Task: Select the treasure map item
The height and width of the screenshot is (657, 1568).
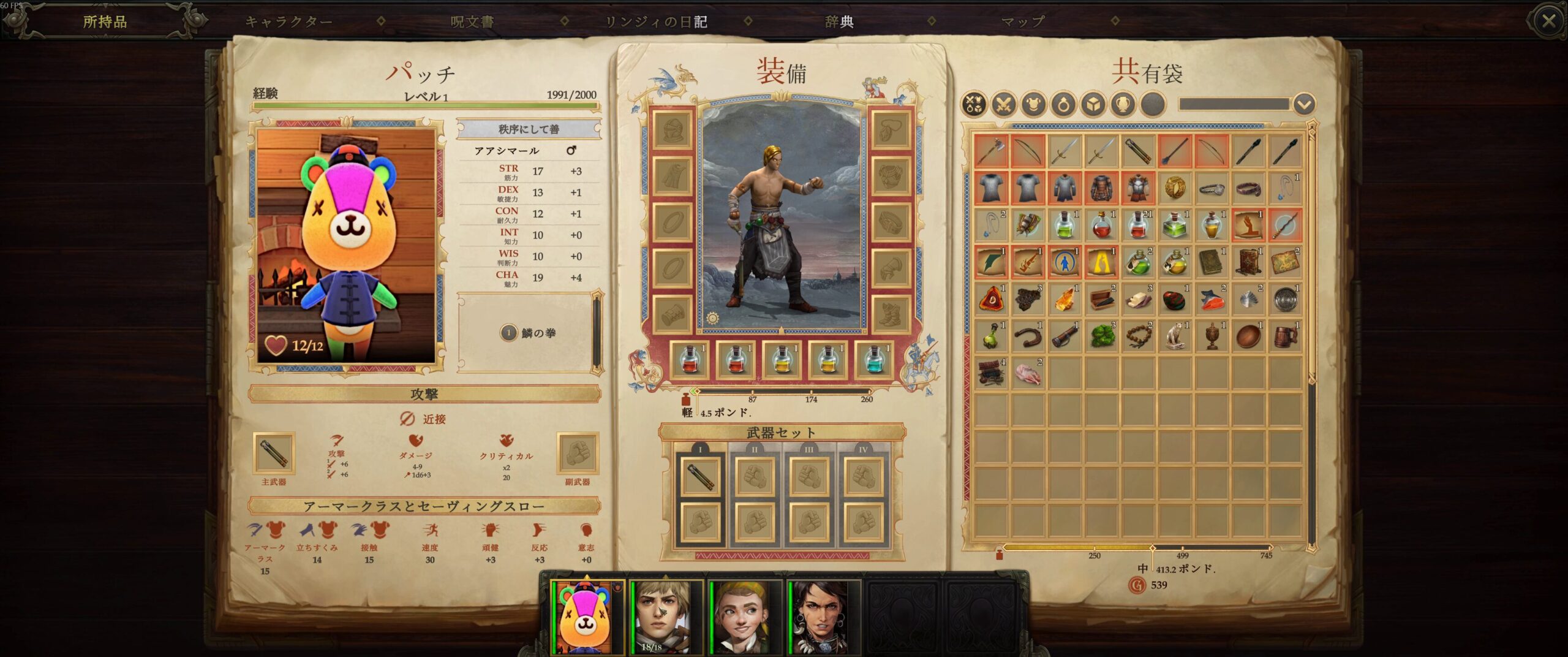Action: [1285, 262]
